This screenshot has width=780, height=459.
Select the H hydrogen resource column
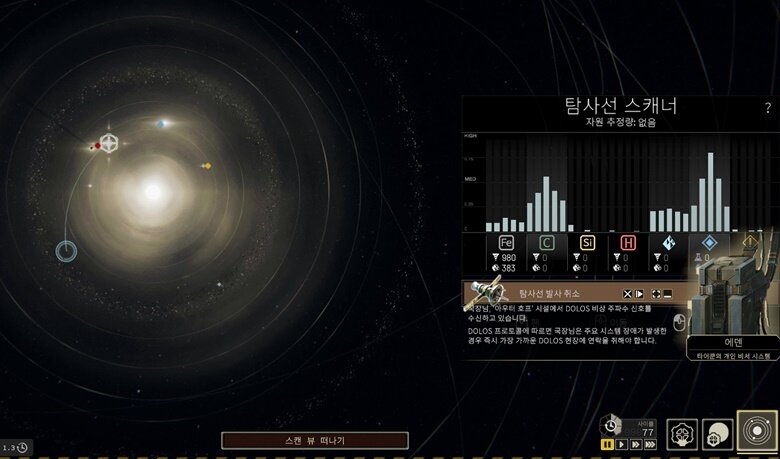tap(628, 243)
